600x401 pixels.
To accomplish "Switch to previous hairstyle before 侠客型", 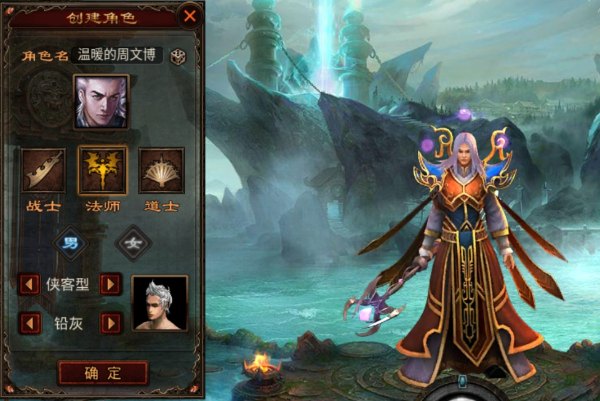I will [x=31, y=285].
